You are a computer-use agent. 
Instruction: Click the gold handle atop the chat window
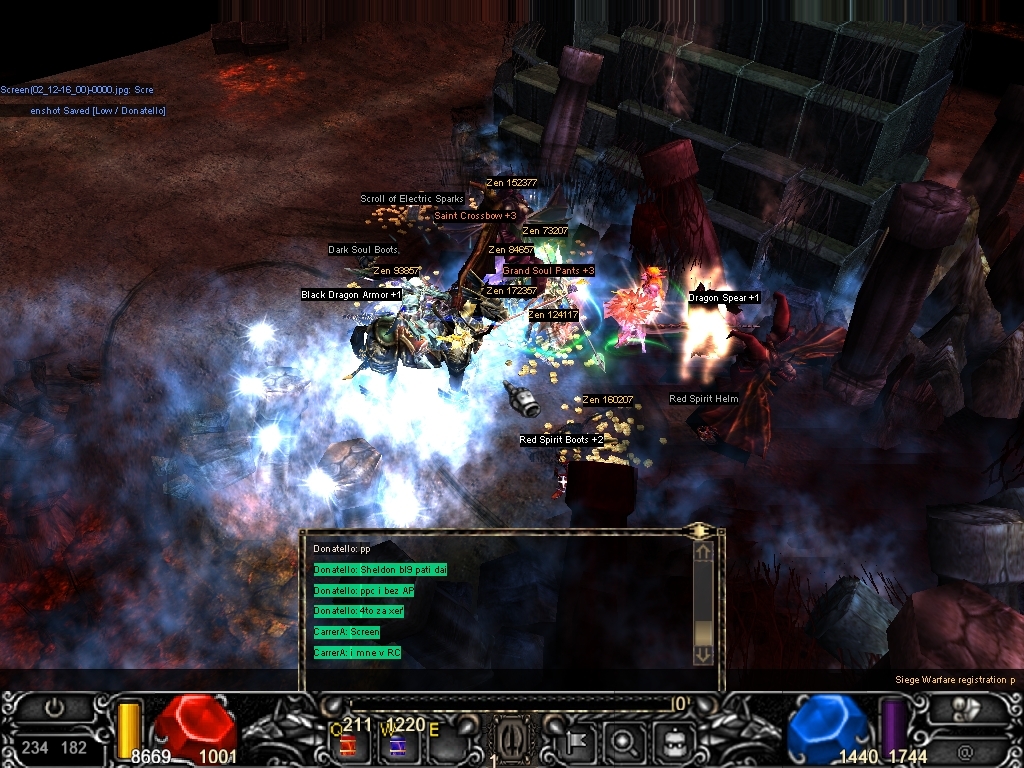point(700,530)
